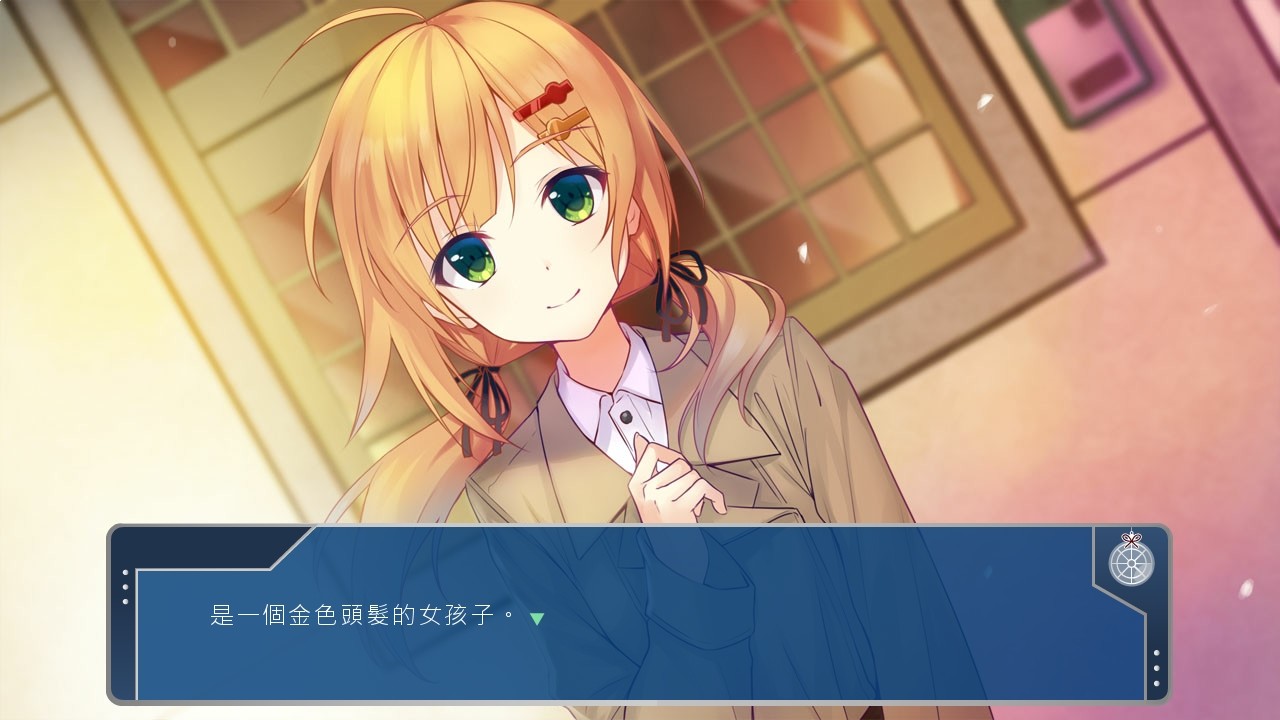Expand the dialogue box via the green triangle
Image resolution: width=1280 pixels, height=720 pixels.
[x=536, y=619]
